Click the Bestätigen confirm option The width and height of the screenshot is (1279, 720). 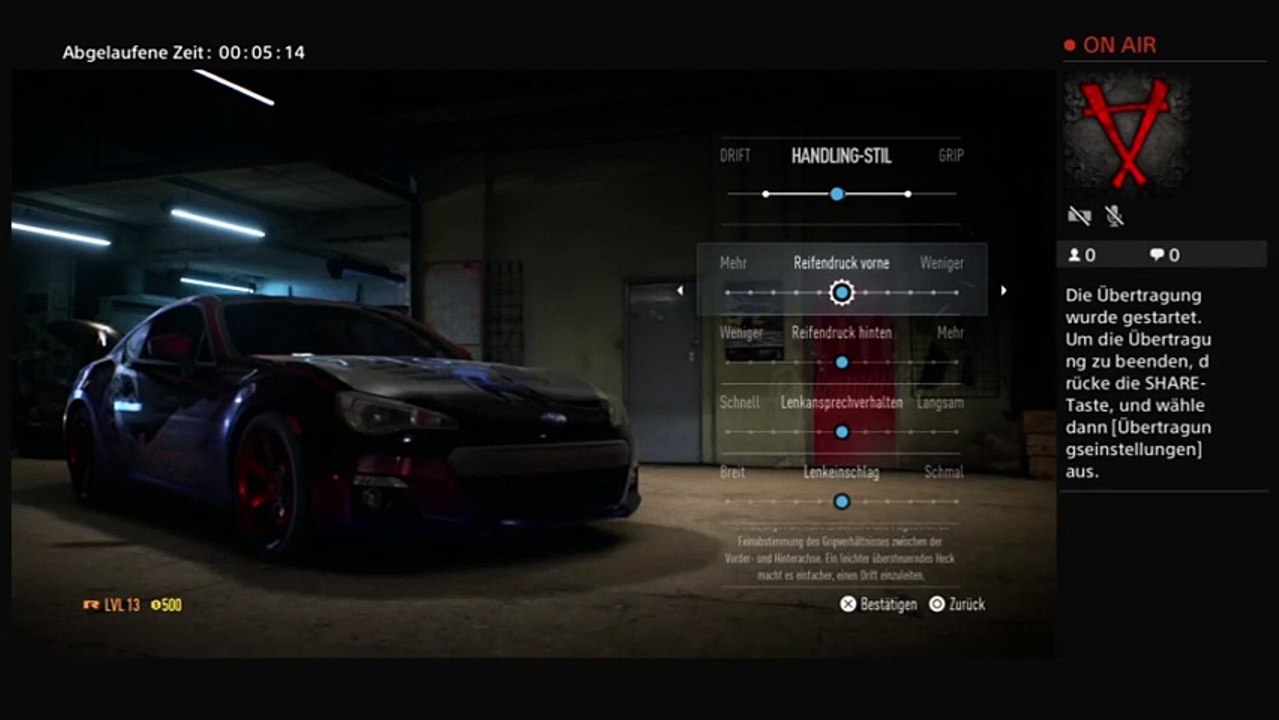tap(878, 604)
